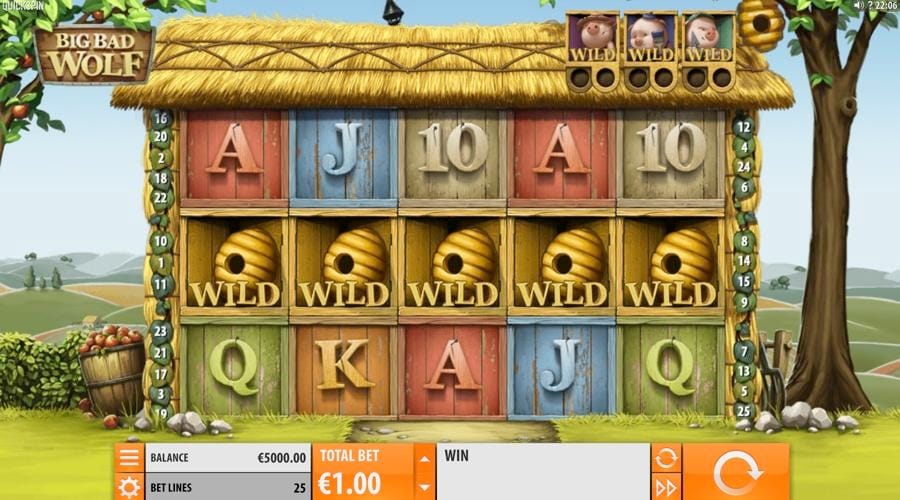Open the hamburger menu

click(x=129, y=458)
